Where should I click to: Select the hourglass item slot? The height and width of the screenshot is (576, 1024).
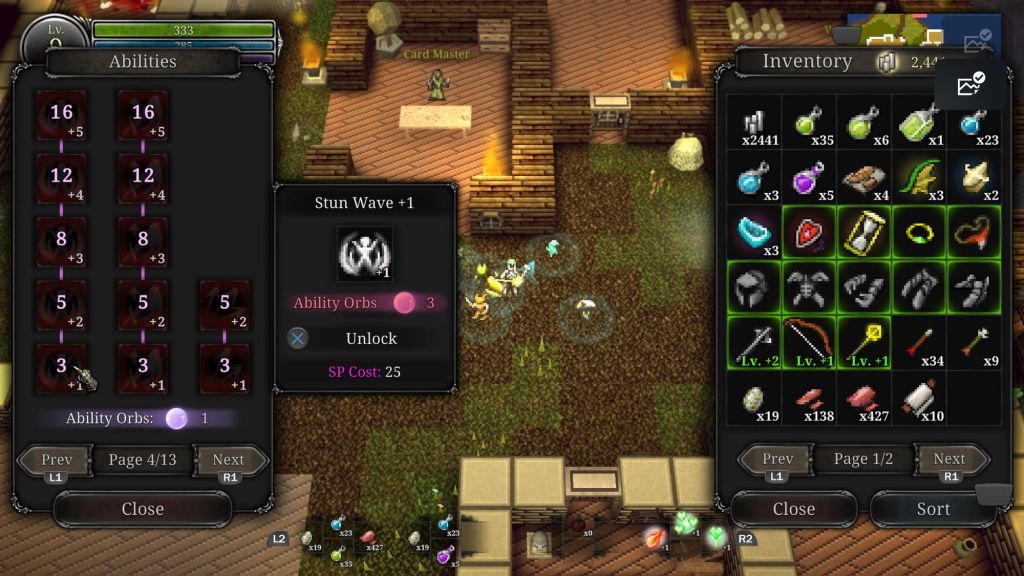pos(864,233)
